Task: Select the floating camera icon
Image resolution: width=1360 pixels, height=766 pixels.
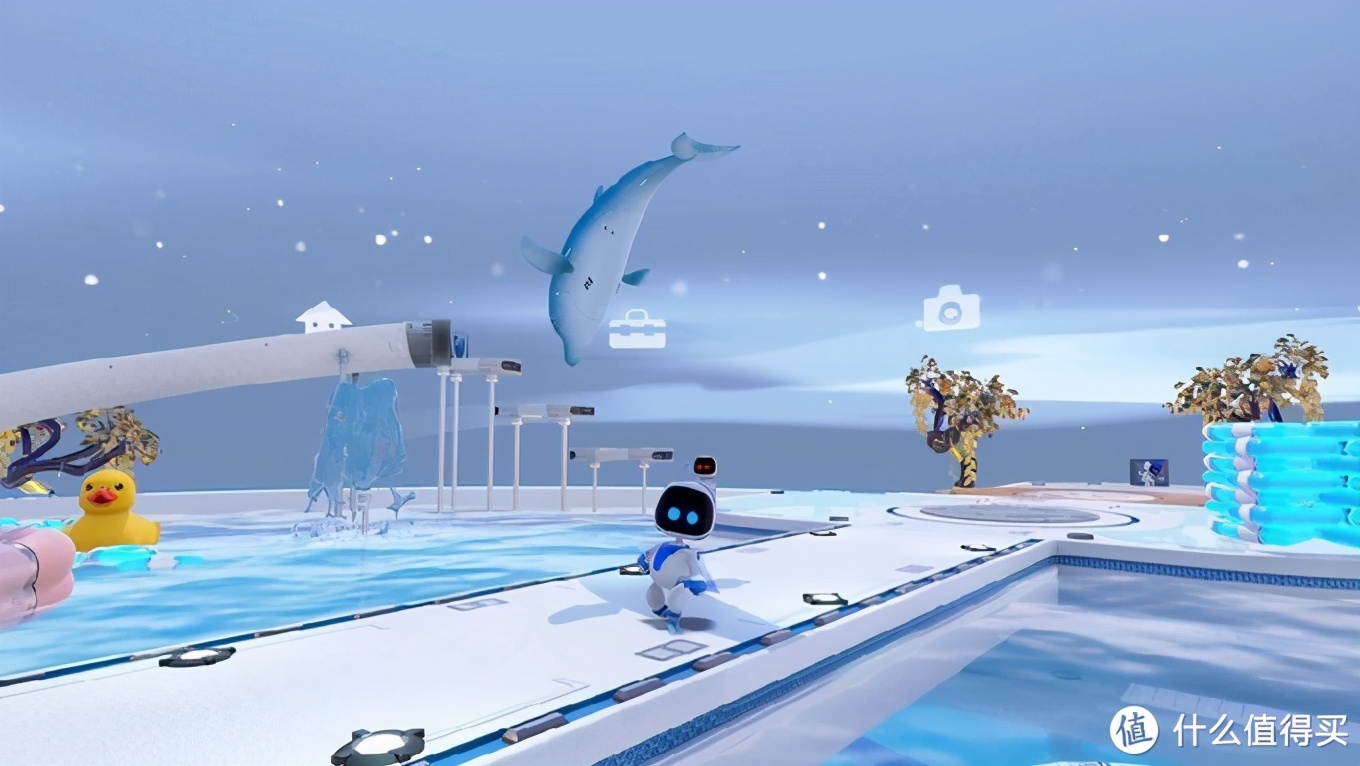Action: (x=950, y=308)
